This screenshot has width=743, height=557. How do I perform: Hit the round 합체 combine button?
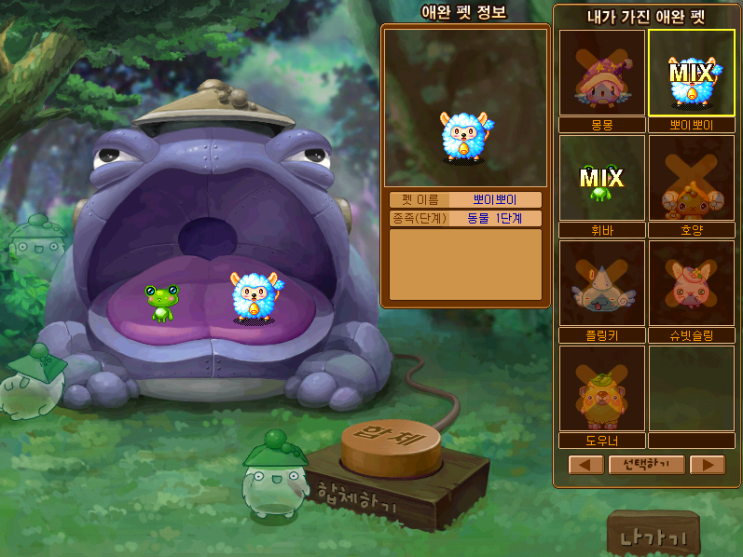point(390,446)
